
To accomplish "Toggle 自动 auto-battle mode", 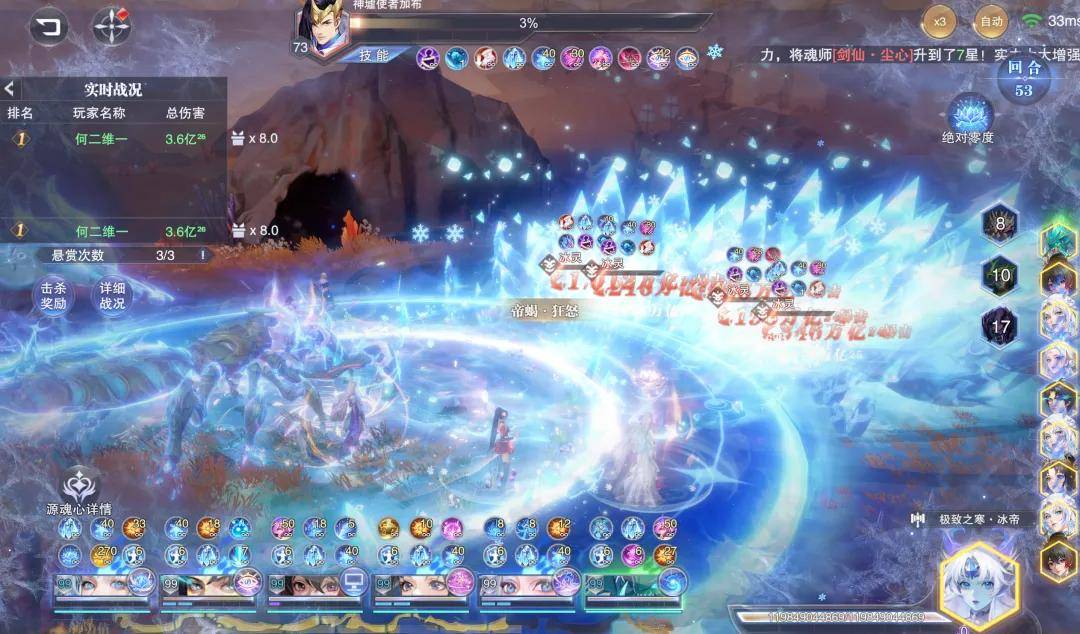I will coord(990,20).
